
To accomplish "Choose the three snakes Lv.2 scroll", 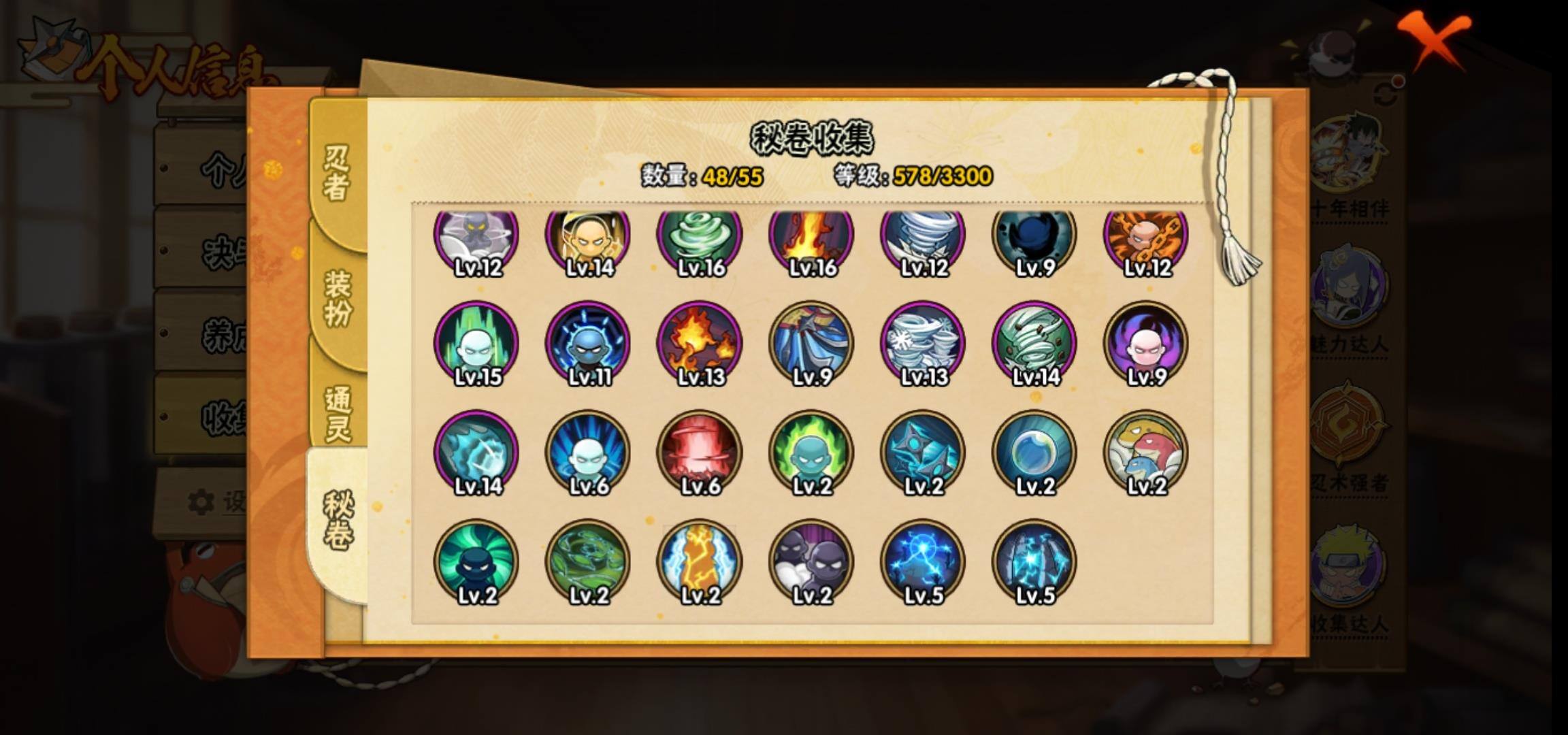I will (x=1146, y=452).
